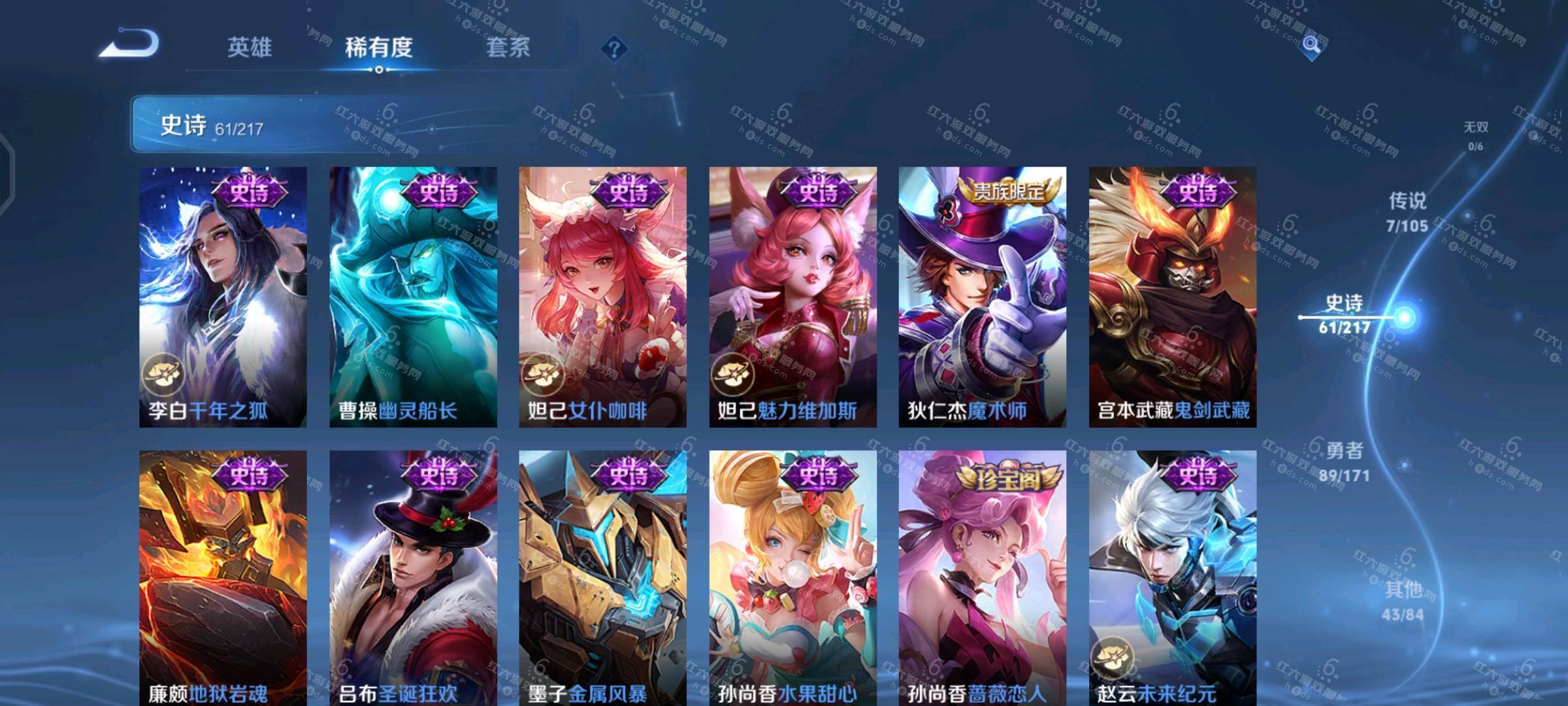Choose the 吕布 圣诞狂欢 skin card
Image resolution: width=1568 pixels, height=706 pixels.
413,579
